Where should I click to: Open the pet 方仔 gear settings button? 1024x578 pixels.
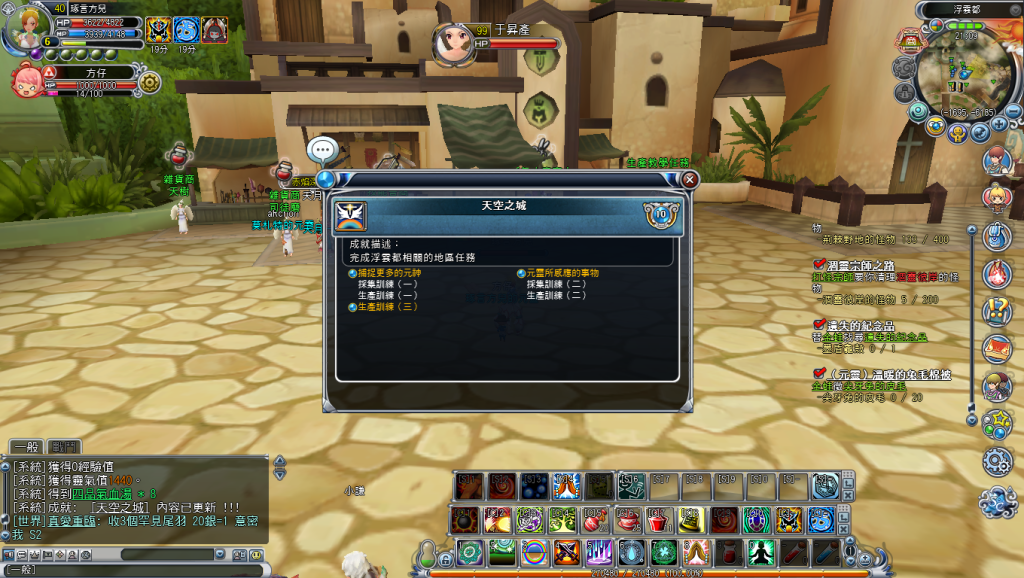click(151, 82)
